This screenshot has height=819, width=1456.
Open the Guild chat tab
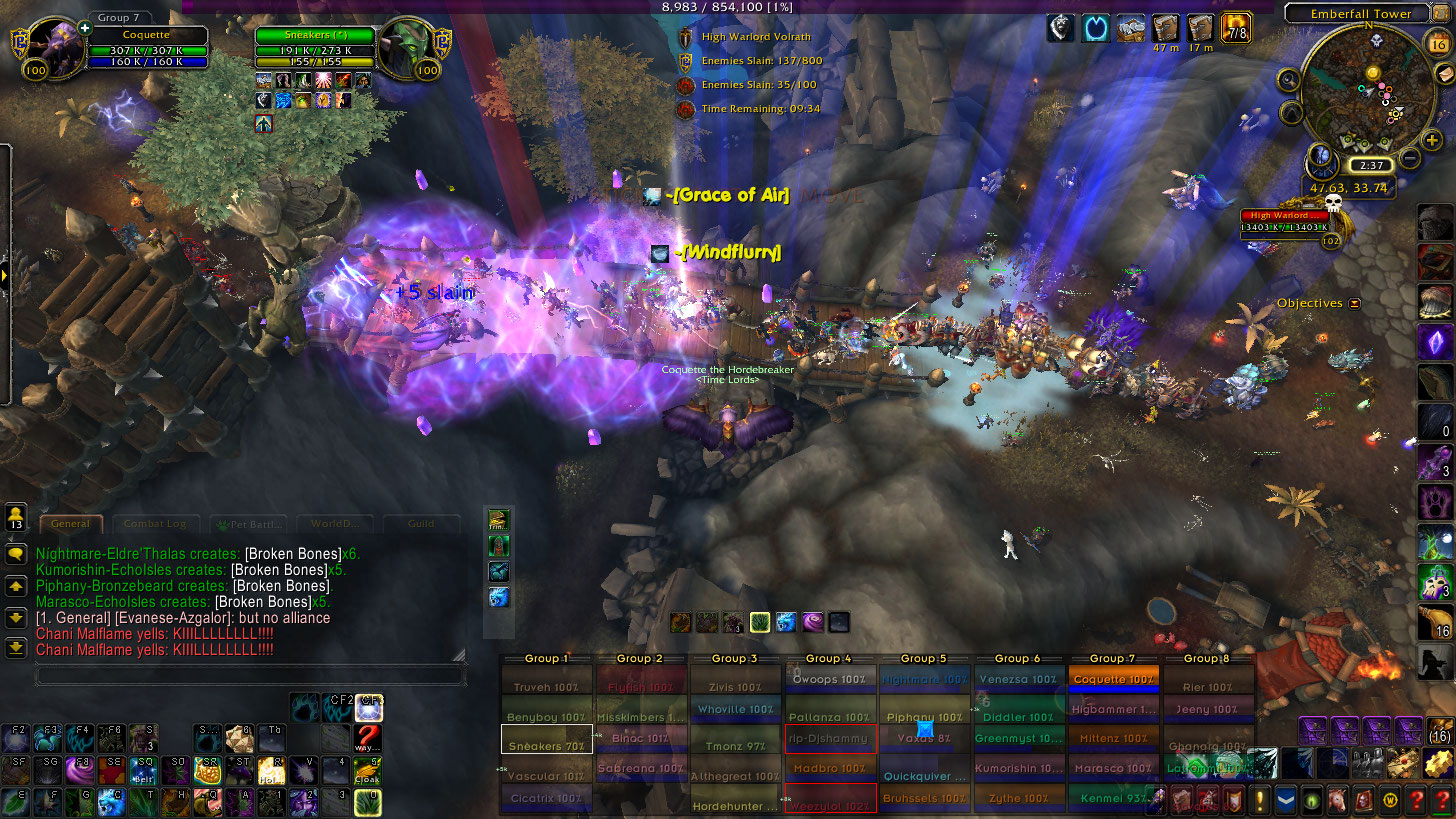(x=421, y=523)
